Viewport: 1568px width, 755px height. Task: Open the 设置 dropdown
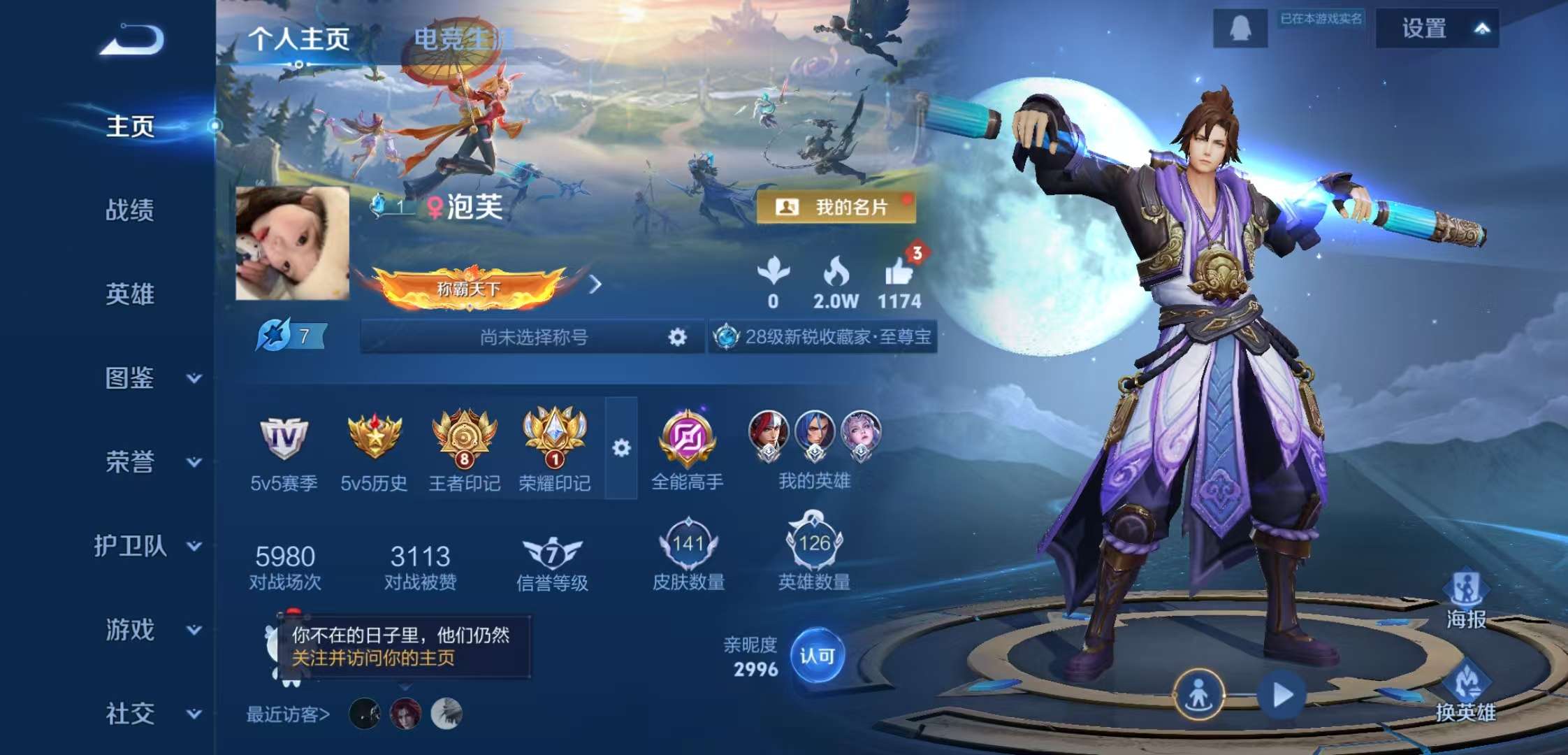coord(1437,29)
